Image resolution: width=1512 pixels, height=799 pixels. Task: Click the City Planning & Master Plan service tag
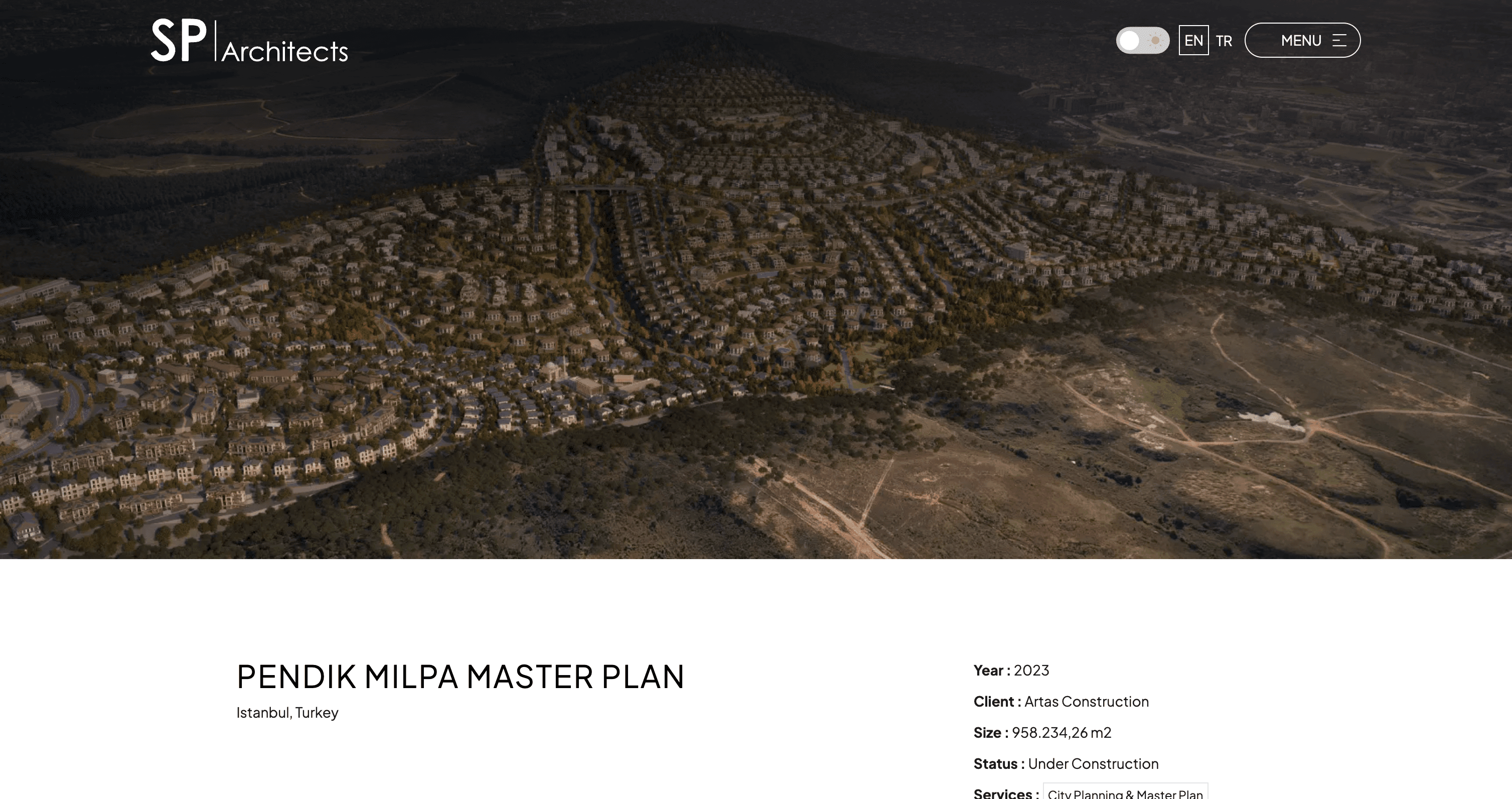(x=1125, y=793)
